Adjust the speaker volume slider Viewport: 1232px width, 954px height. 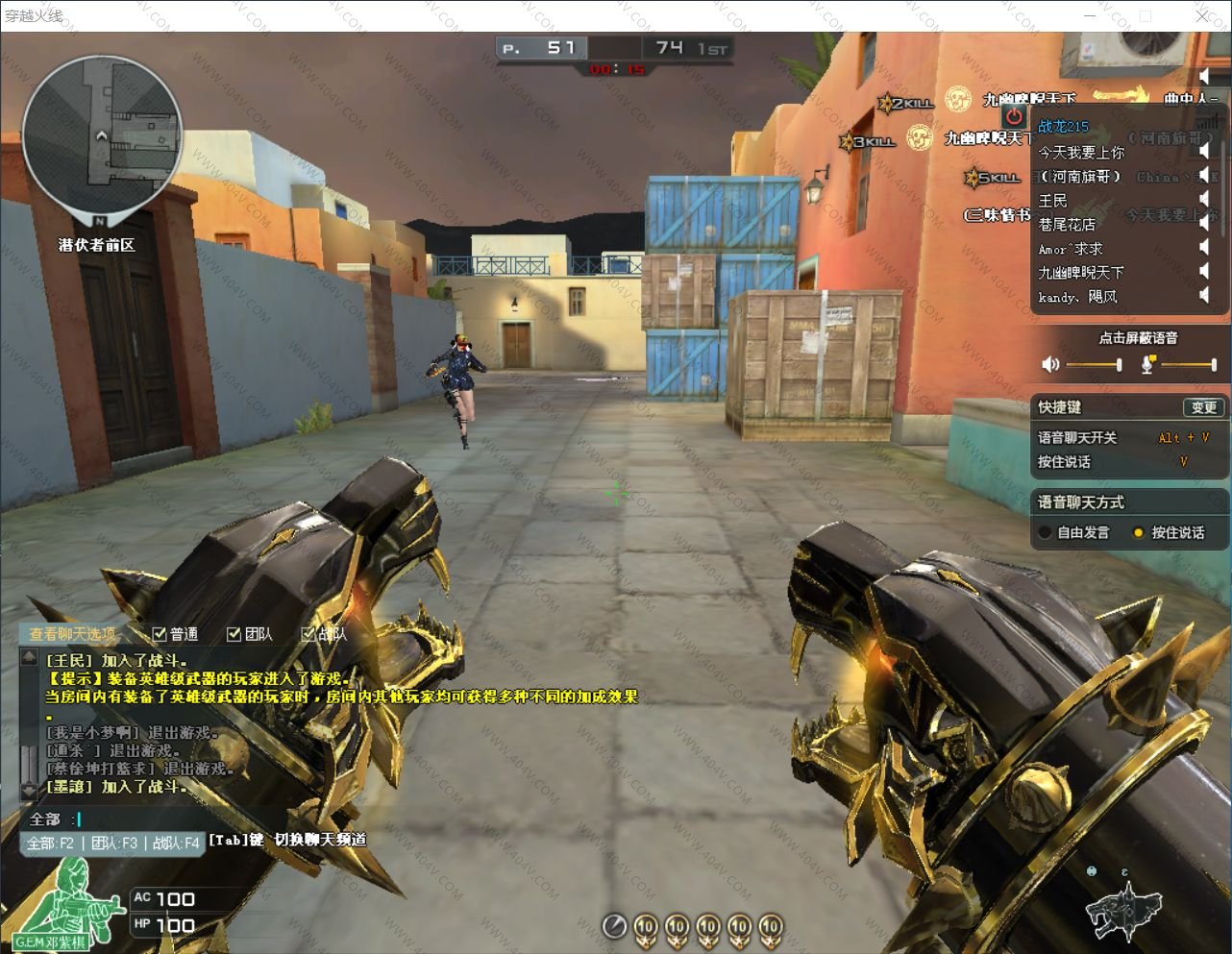1093,365
